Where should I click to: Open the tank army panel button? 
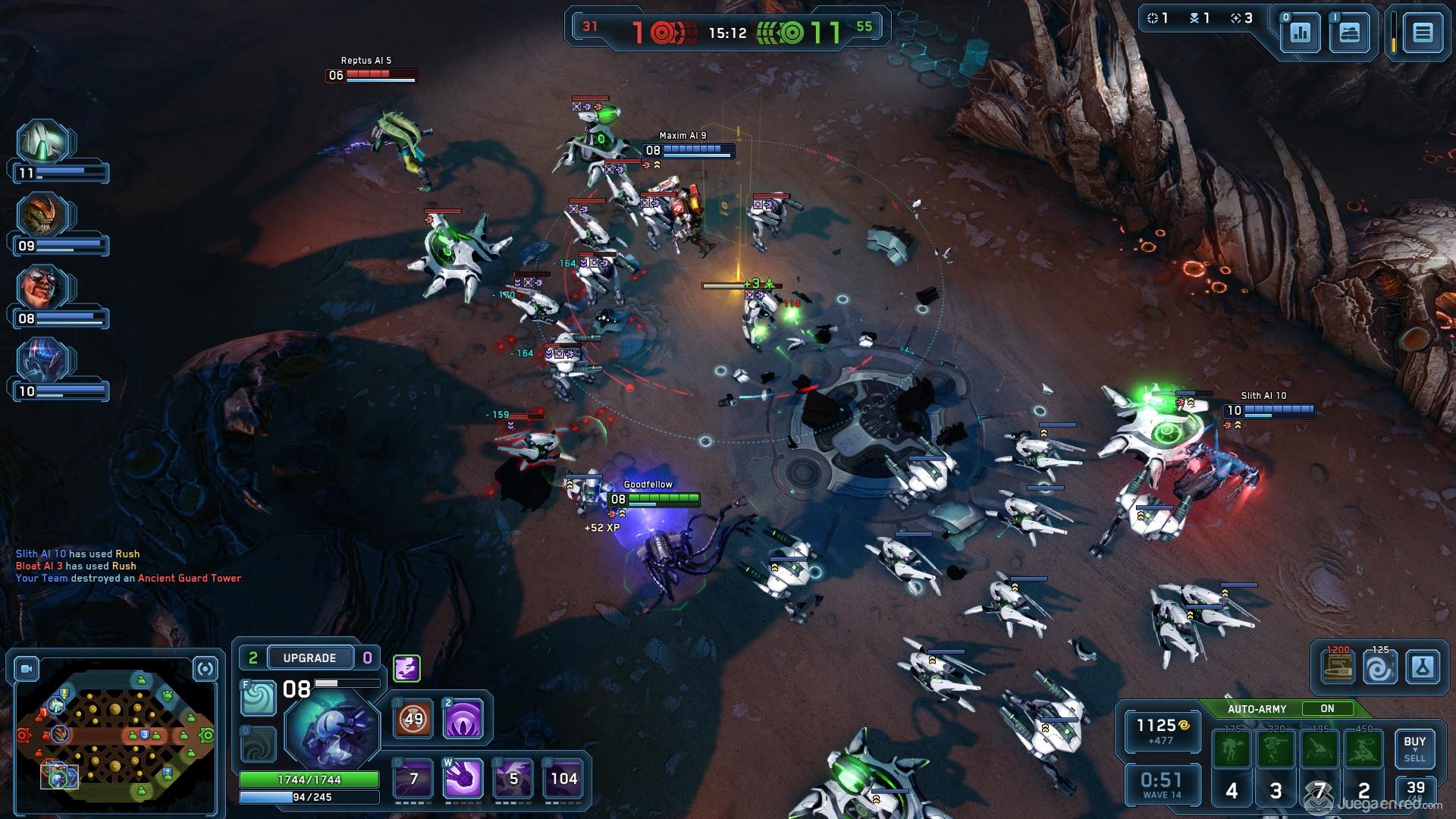click(1349, 33)
